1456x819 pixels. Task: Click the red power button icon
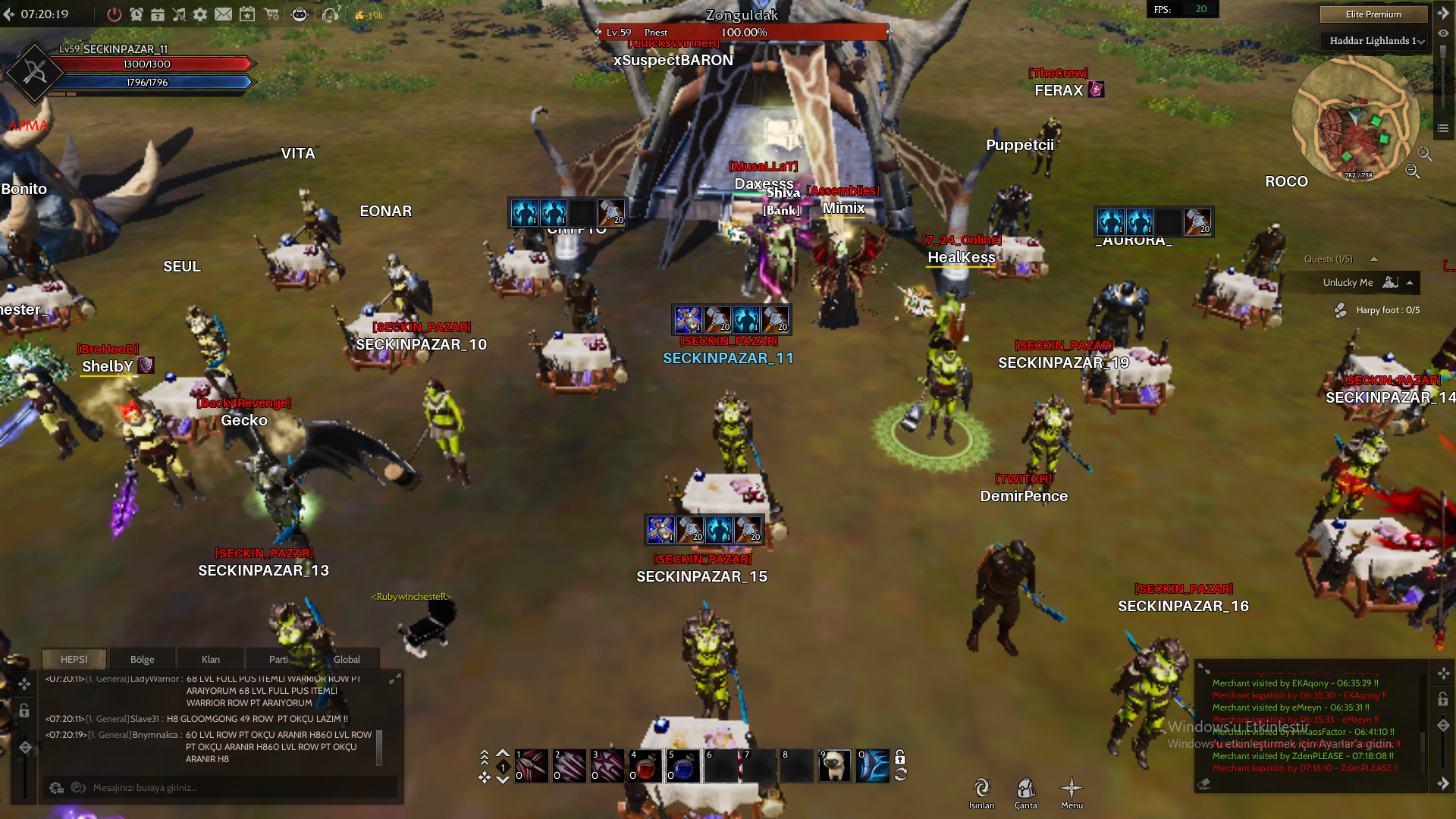pyautogui.click(x=114, y=14)
